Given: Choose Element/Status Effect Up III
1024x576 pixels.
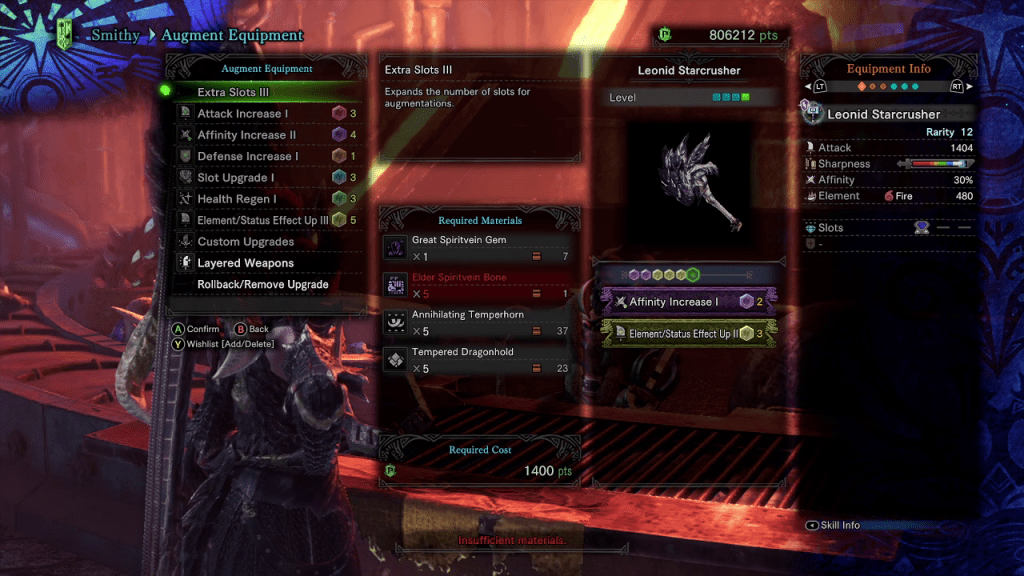Looking at the screenshot, I should [x=265, y=220].
